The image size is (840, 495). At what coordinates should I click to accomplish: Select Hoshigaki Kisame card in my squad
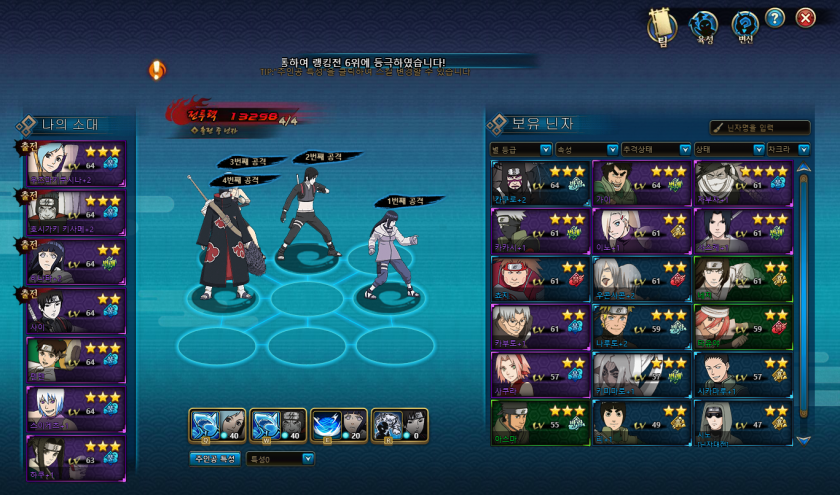tap(76, 213)
